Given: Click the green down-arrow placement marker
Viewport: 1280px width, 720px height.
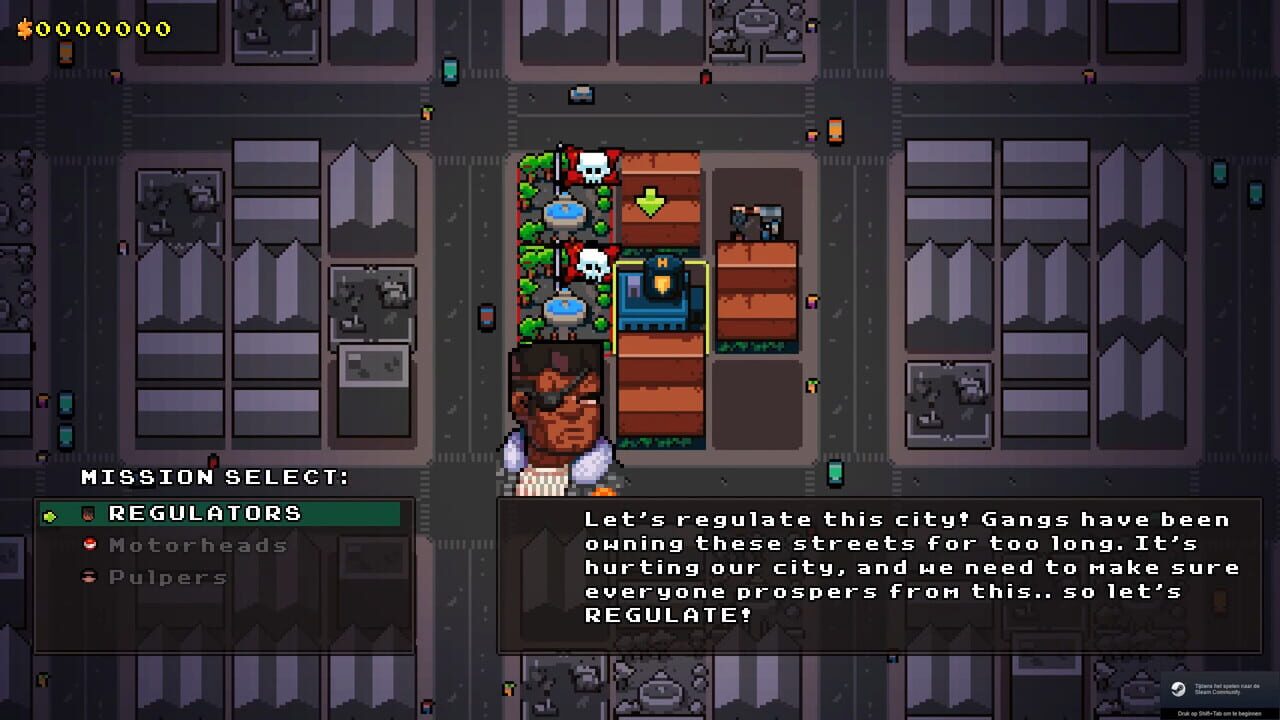Looking at the screenshot, I should pyautogui.click(x=652, y=203).
